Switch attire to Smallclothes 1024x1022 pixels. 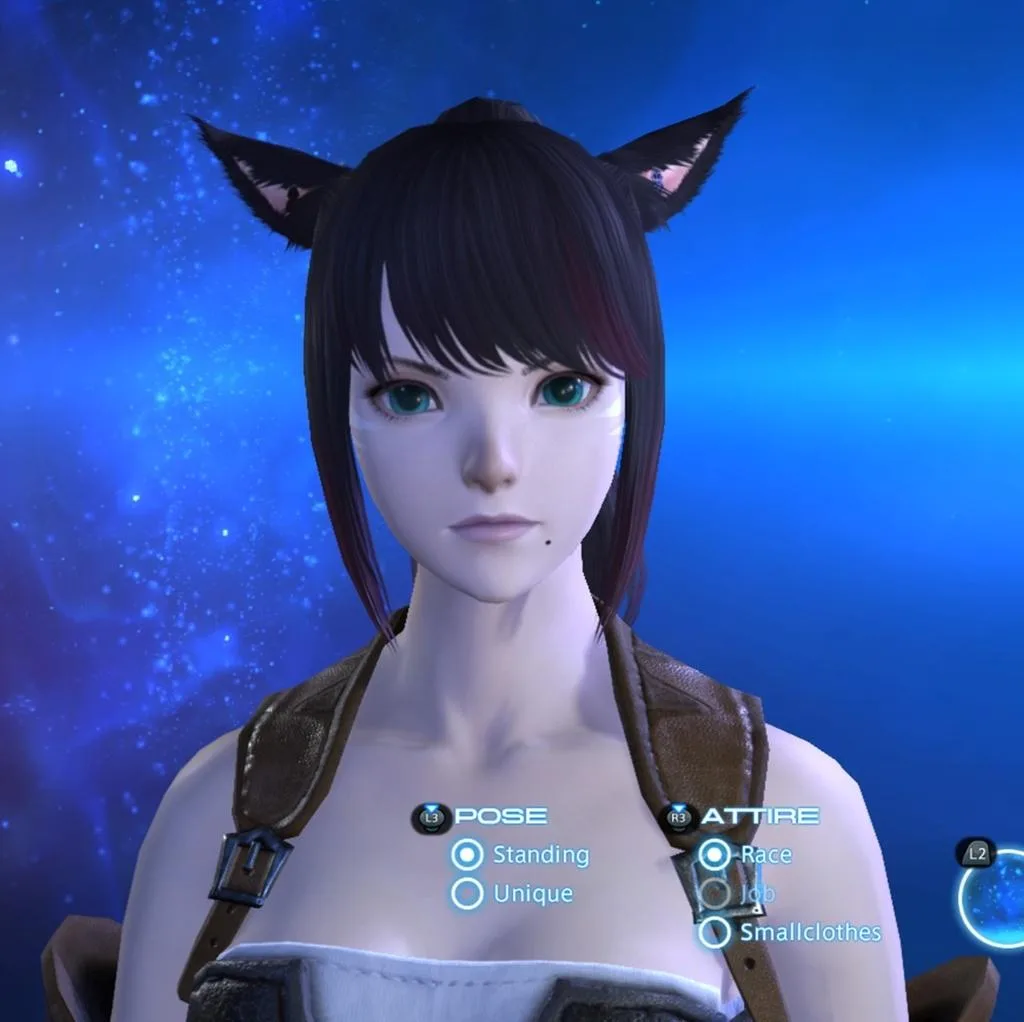714,932
